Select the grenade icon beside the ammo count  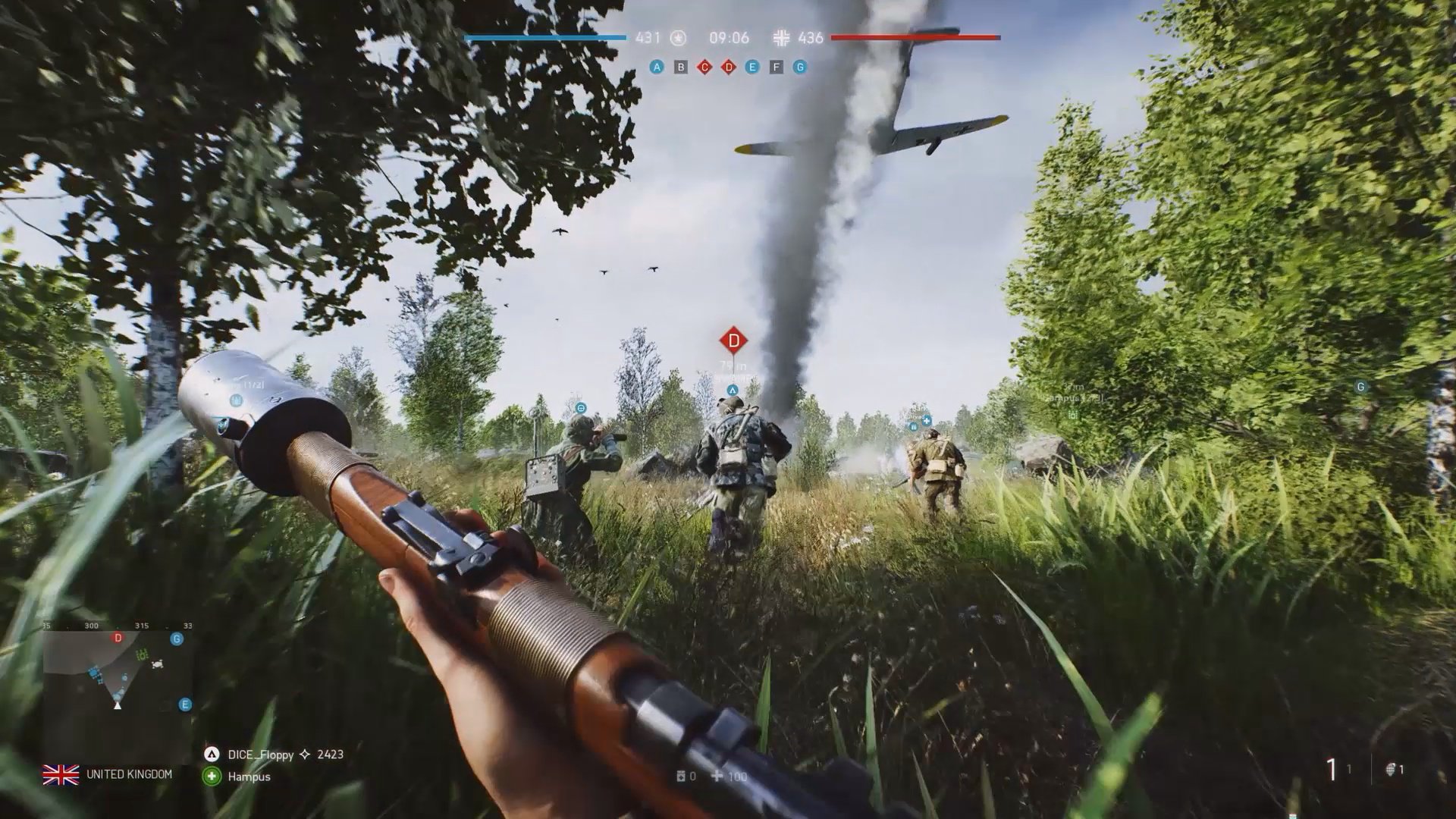click(x=1391, y=770)
